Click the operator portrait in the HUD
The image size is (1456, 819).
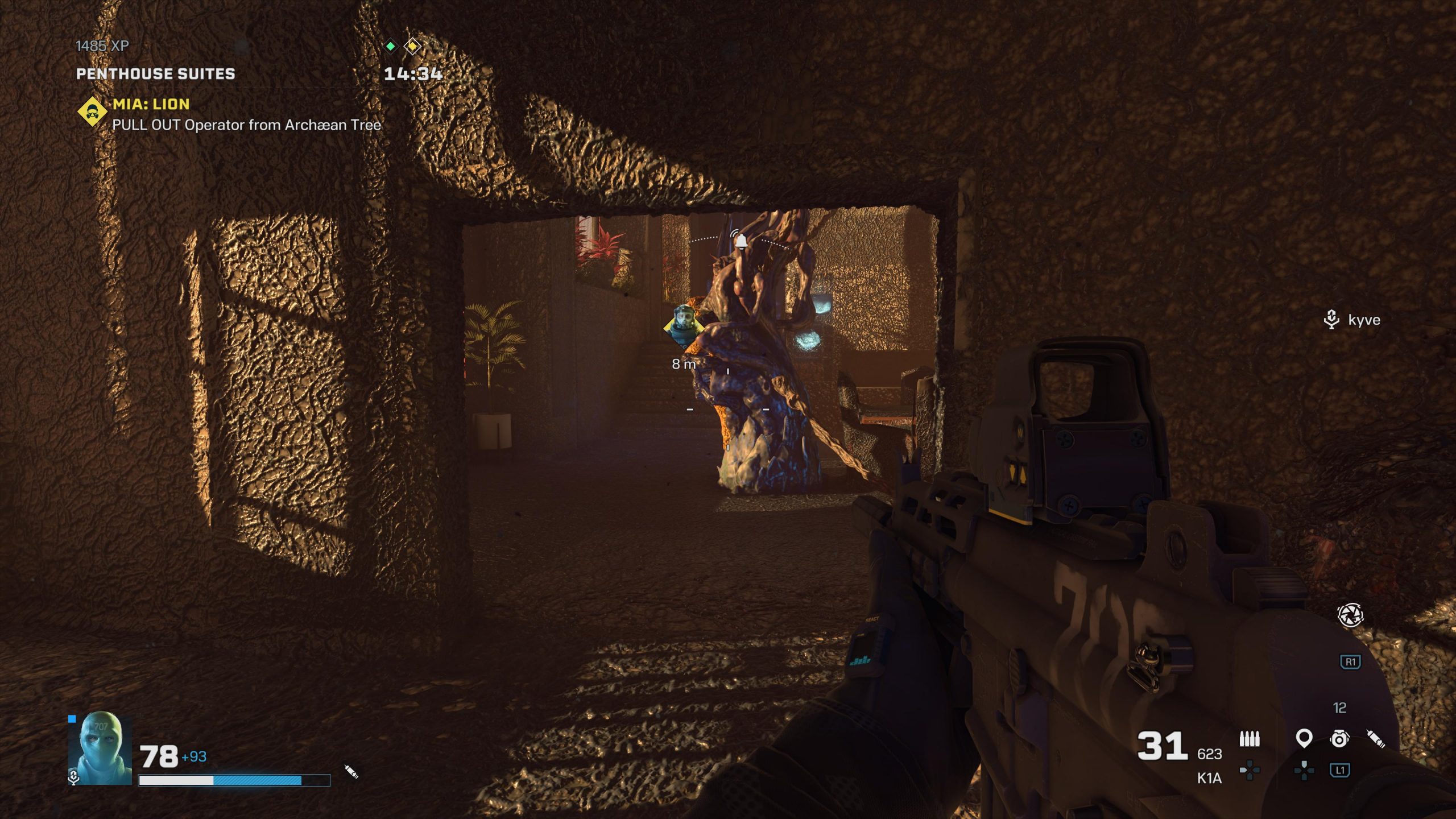coord(100,750)
